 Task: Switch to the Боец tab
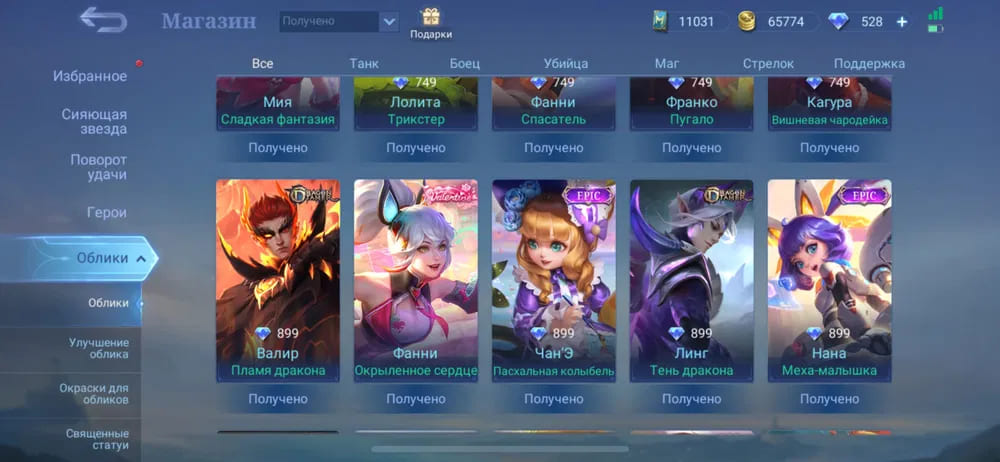coord(464,63)
